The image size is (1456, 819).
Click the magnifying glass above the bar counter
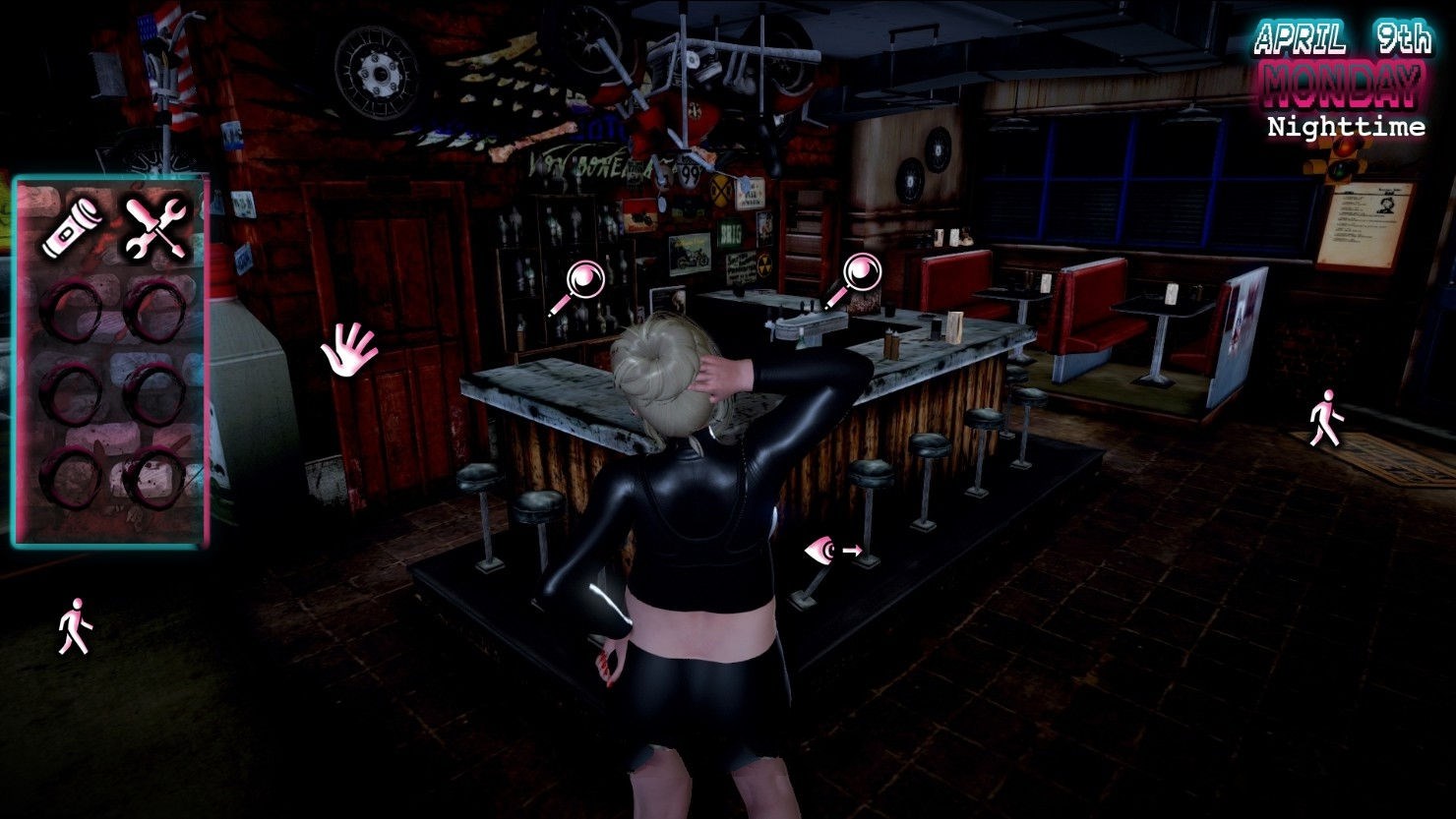pyautogui.click(x=584, y=278)
